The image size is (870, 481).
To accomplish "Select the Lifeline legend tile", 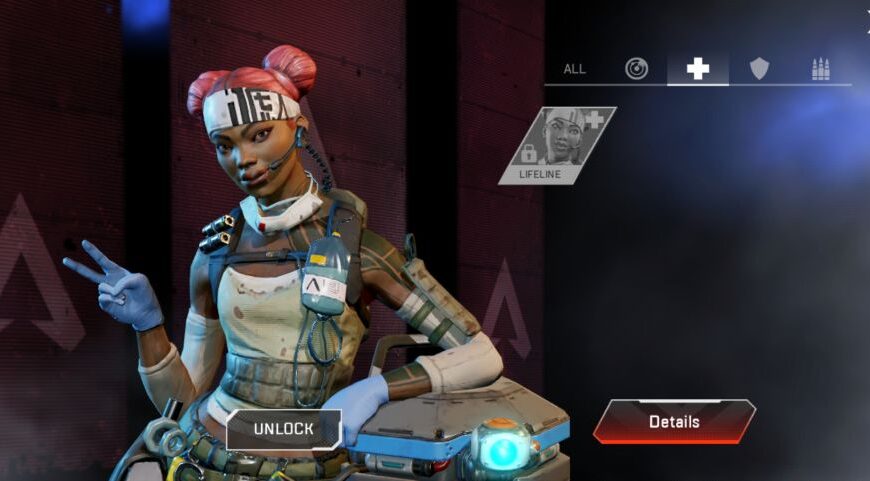I will (x=558, y=146).
